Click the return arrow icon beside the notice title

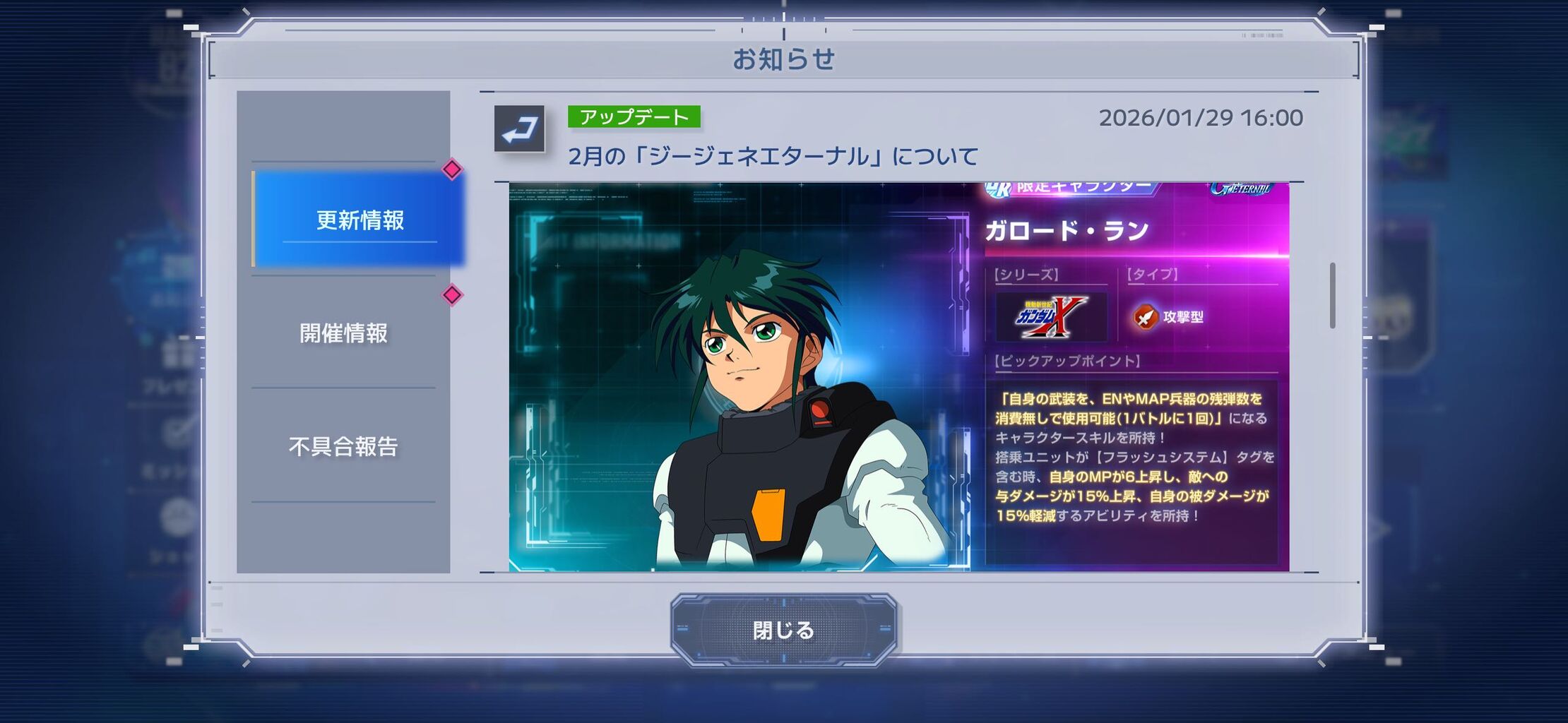[x=519, y=128]
